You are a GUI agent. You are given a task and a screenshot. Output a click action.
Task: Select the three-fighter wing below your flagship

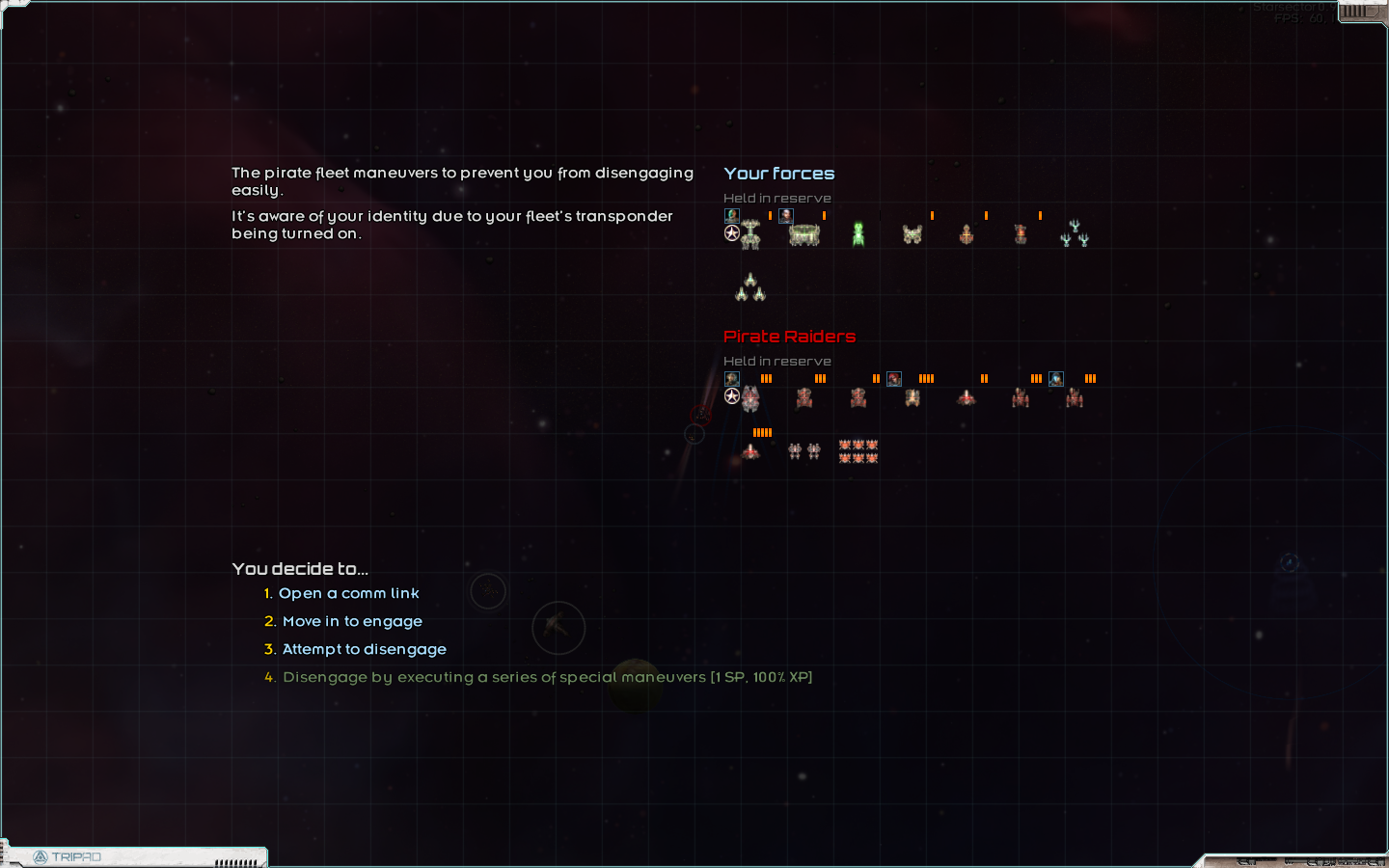click(750, 286)
